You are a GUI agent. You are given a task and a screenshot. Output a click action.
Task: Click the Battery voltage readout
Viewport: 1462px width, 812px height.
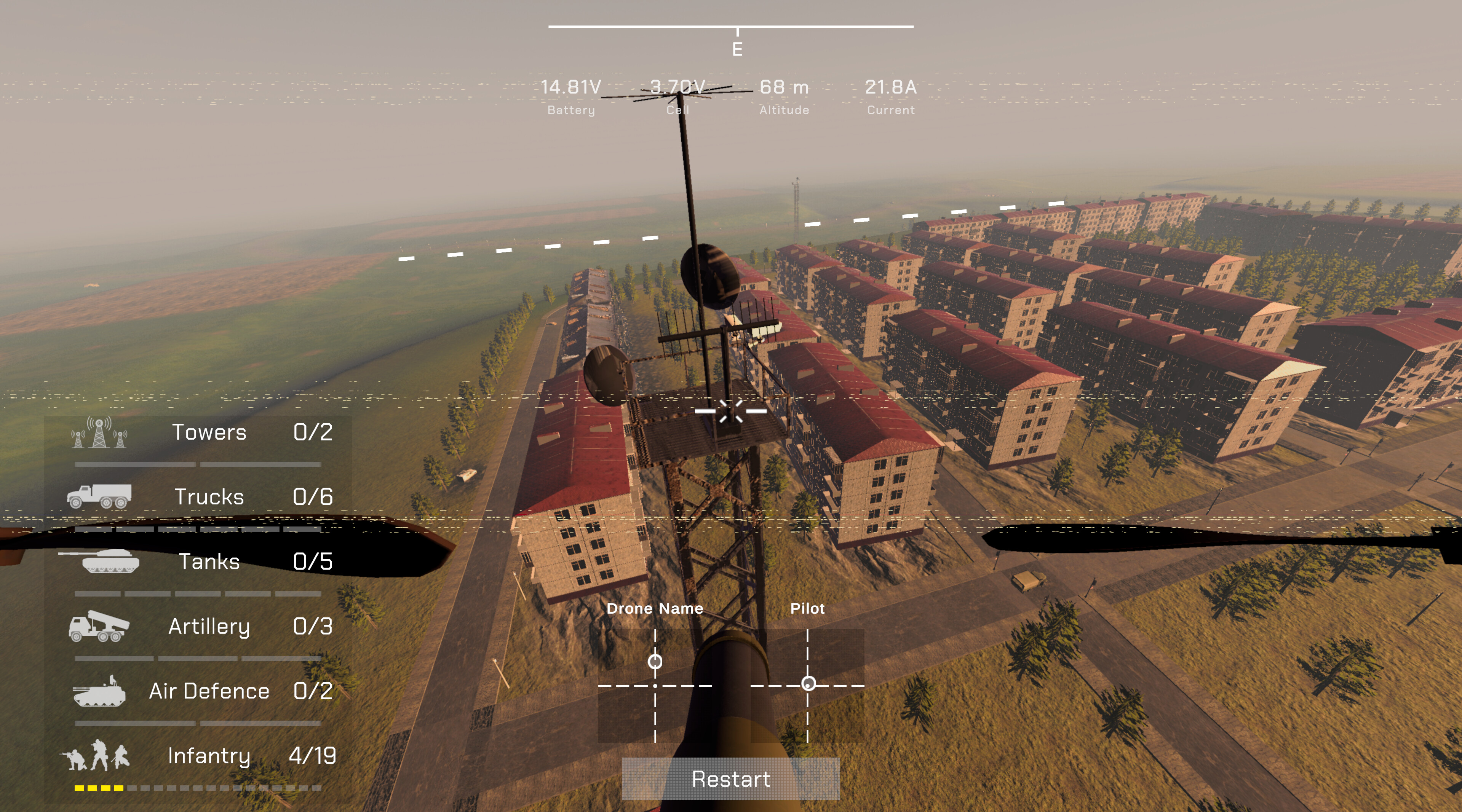coord(570,88)
